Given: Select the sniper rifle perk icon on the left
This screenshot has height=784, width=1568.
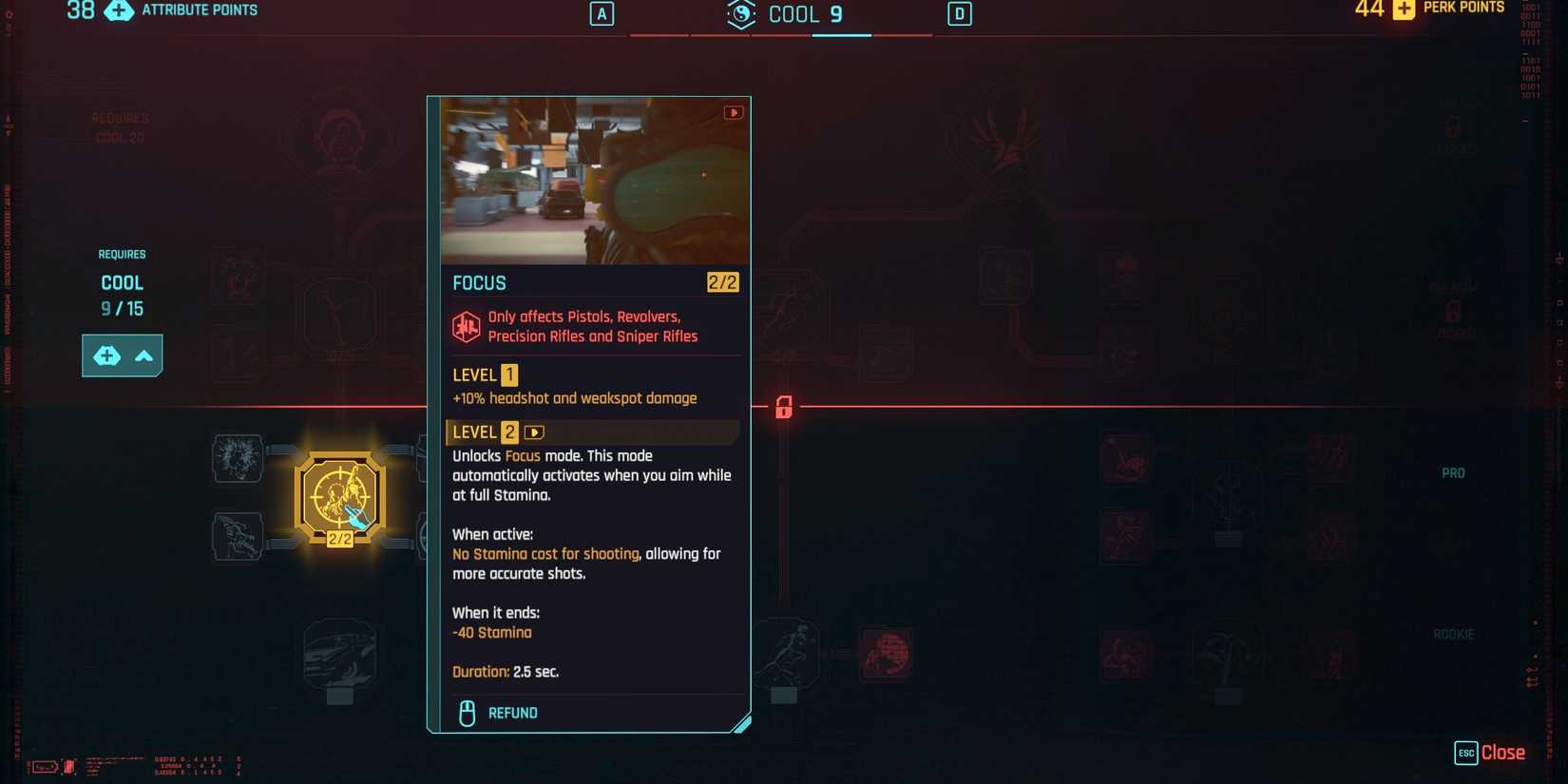Looking at the screenshot, I should point(238,536).
